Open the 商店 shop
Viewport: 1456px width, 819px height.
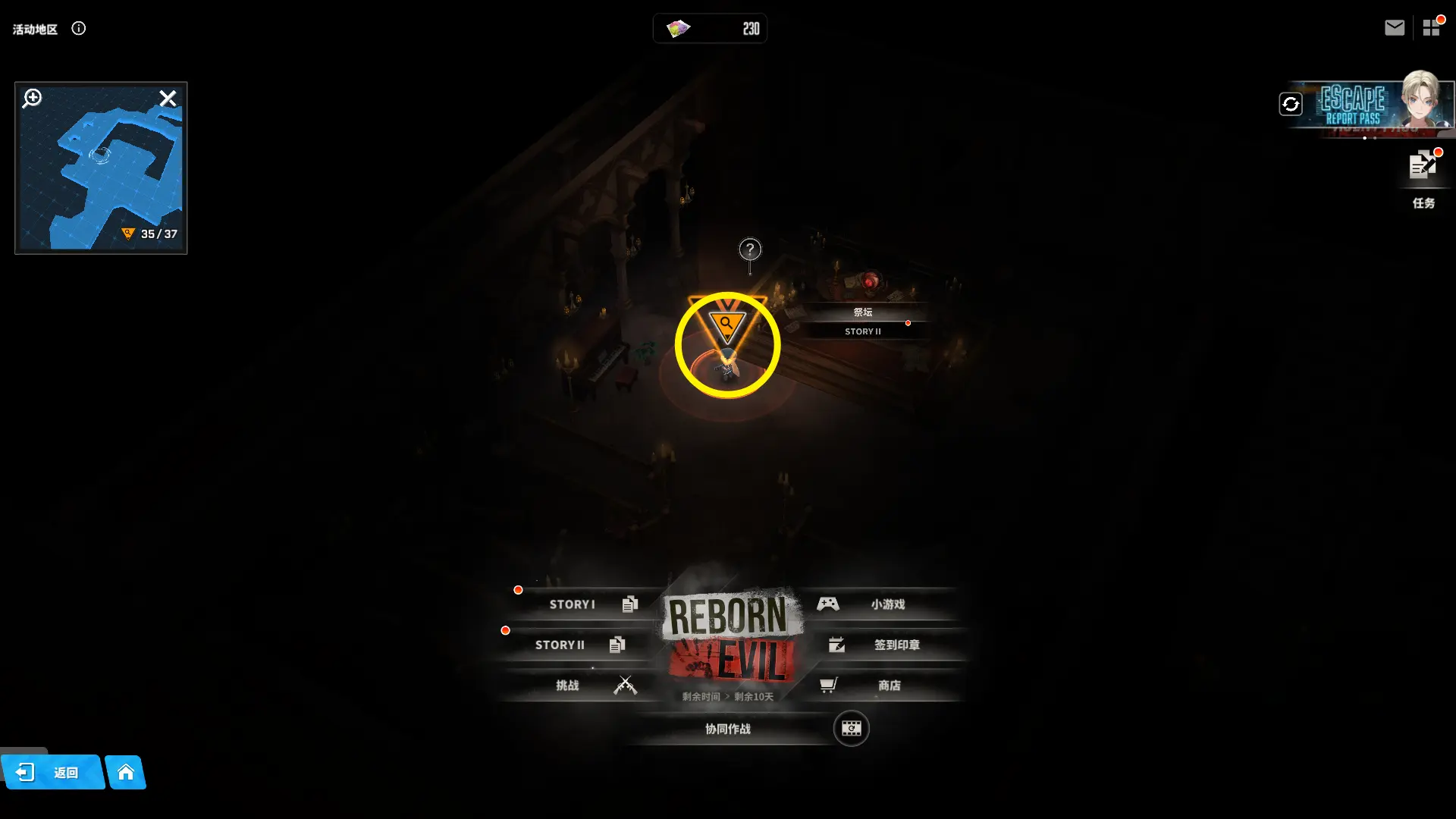tap(880, 686)
